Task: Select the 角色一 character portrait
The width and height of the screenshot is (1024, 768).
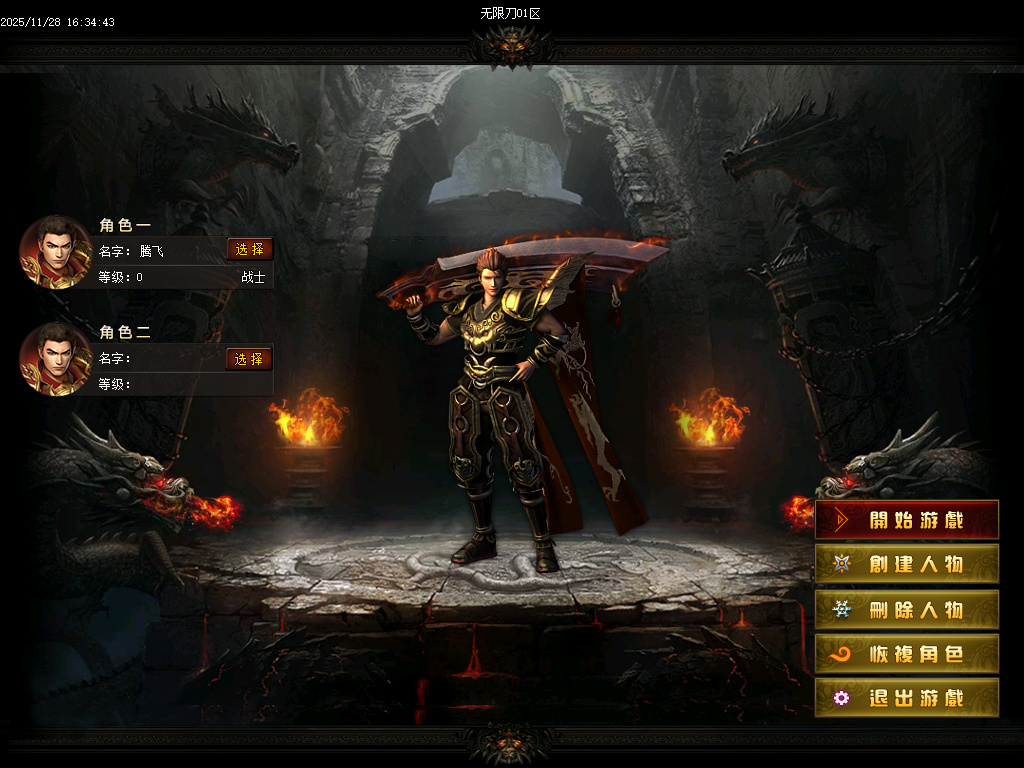Action: click(x=57, y=251)
